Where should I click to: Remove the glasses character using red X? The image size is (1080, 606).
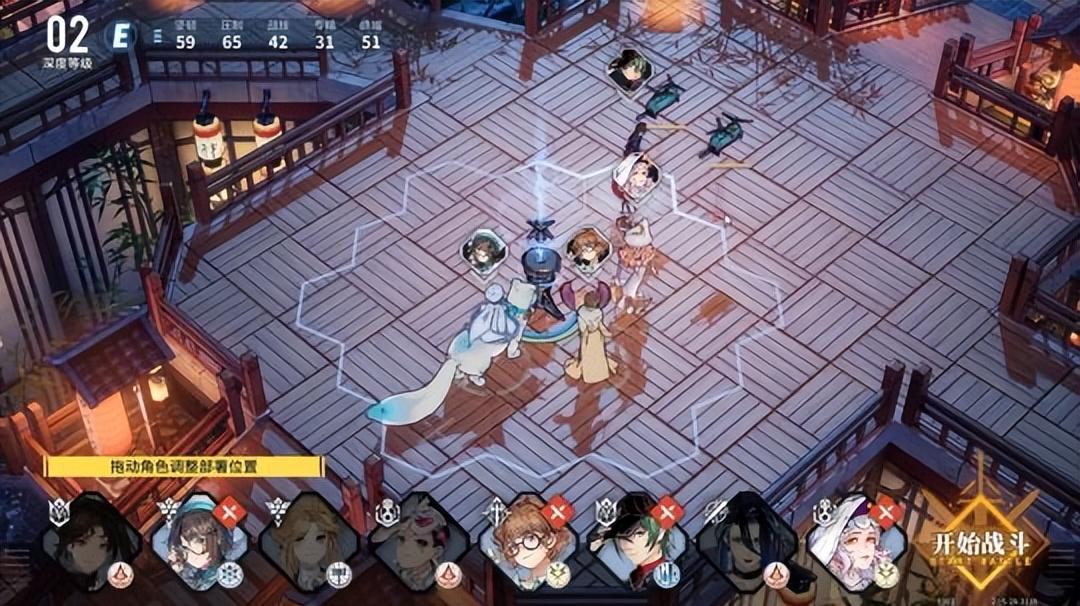[558, 511]
